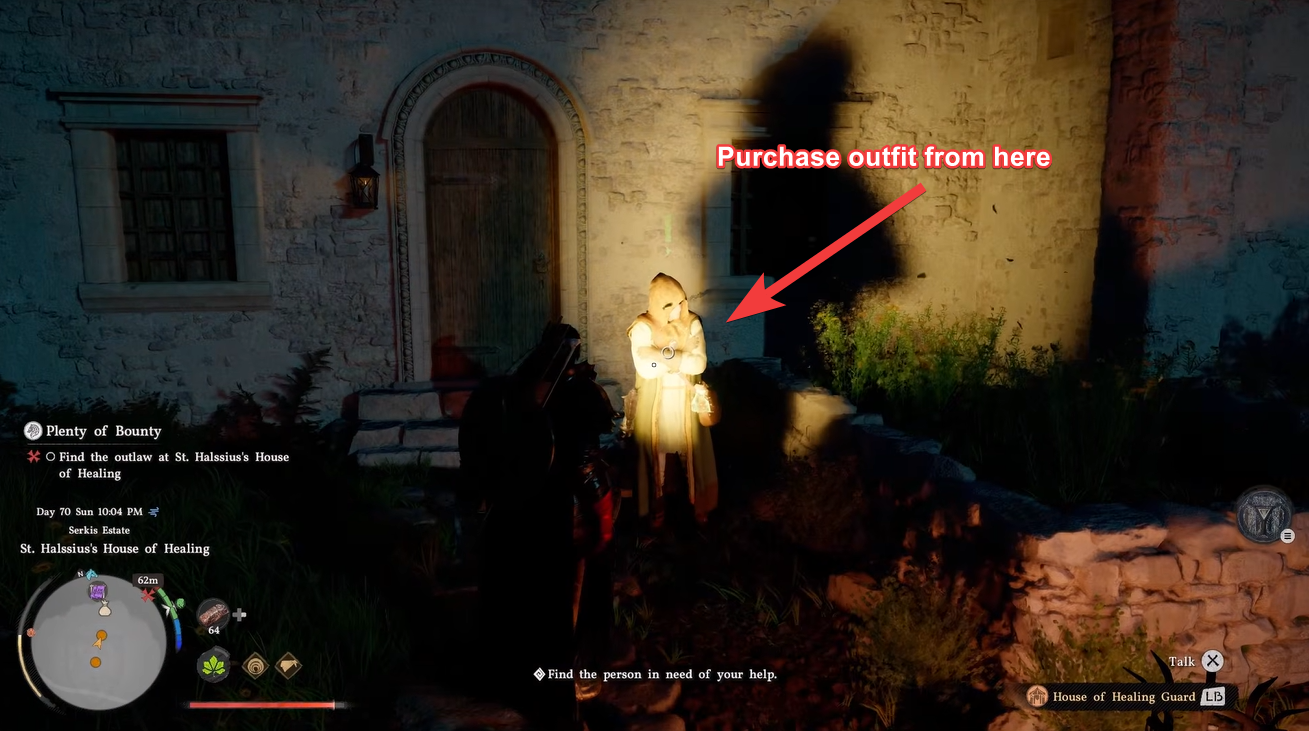The height and width of the screenshot is (731, 1309).
Task: Open the Talk X prompt near the guard
Action: click(1210, 661)
